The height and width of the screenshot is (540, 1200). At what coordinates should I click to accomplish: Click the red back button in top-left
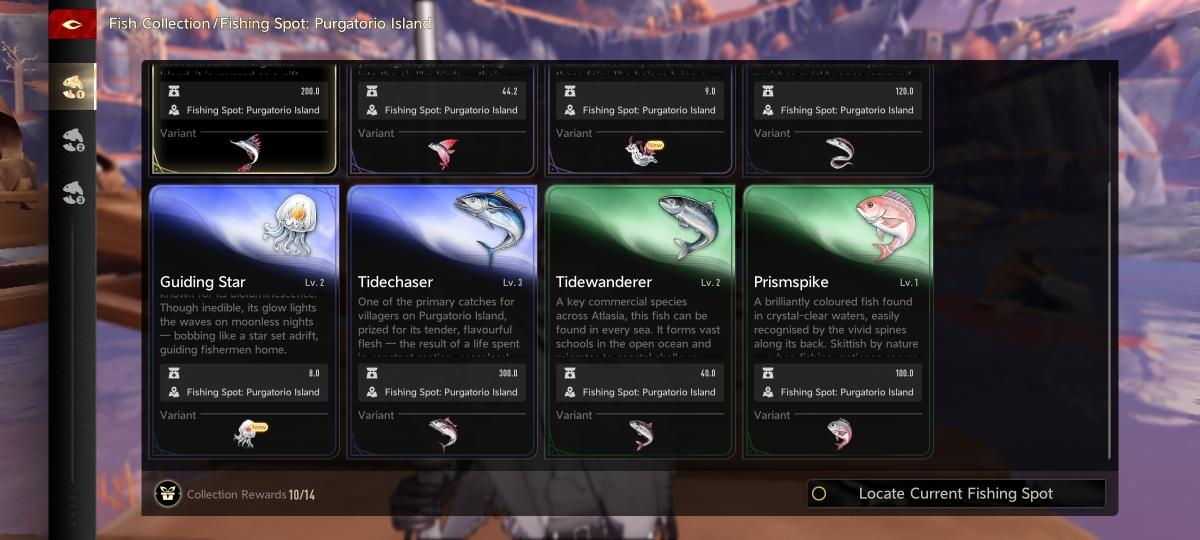72,24
